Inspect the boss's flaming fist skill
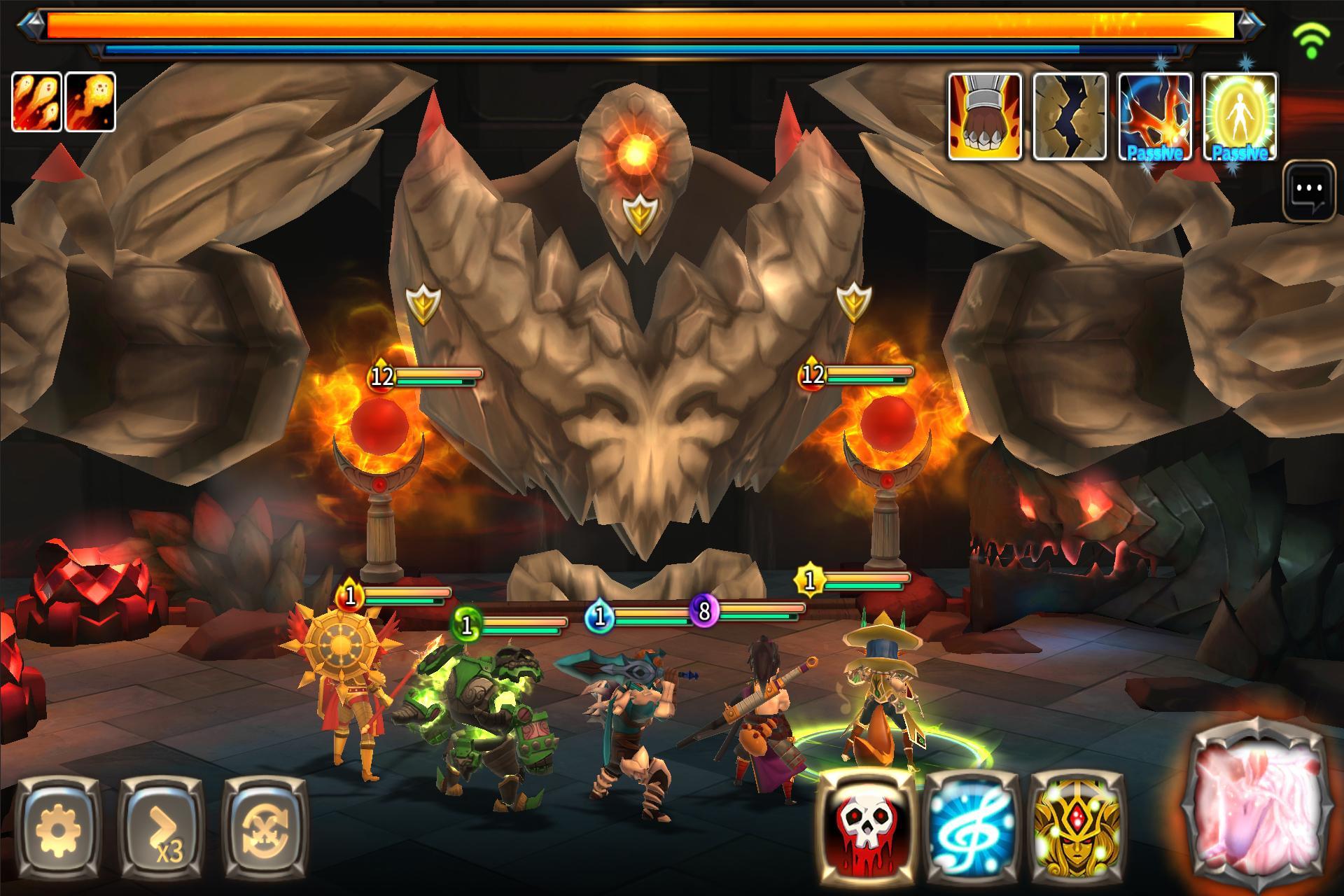This screenshot has width=1344, height=896. [x=986, y=116]
